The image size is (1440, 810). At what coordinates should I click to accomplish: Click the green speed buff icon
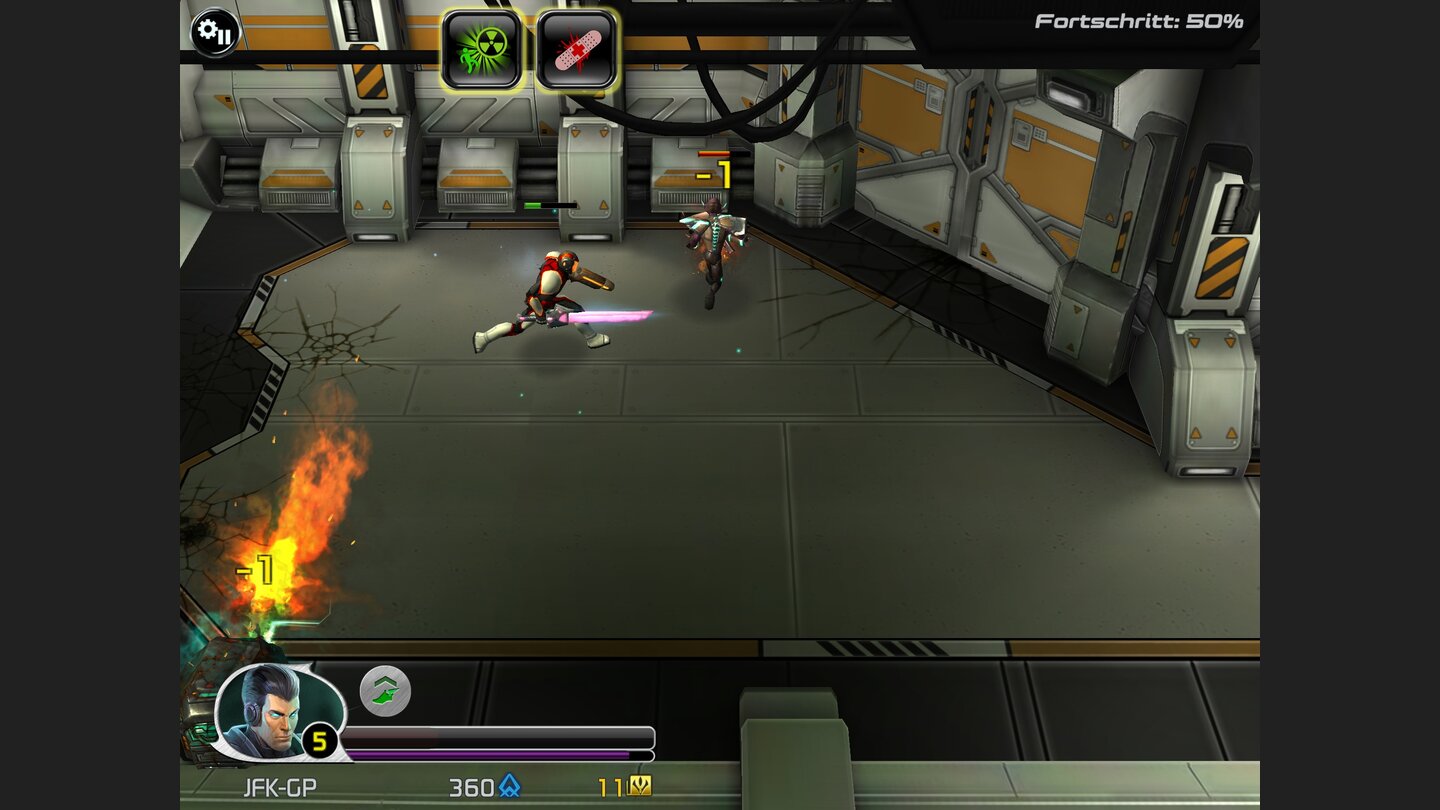[385, 692]
